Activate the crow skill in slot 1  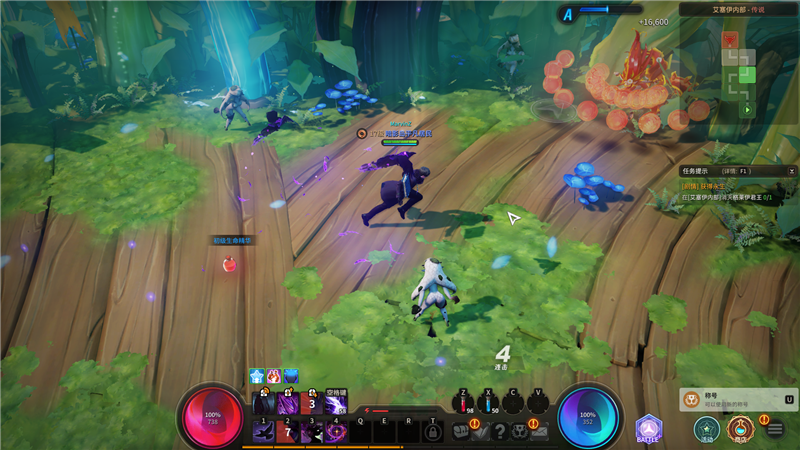click(x=263, y=431)
